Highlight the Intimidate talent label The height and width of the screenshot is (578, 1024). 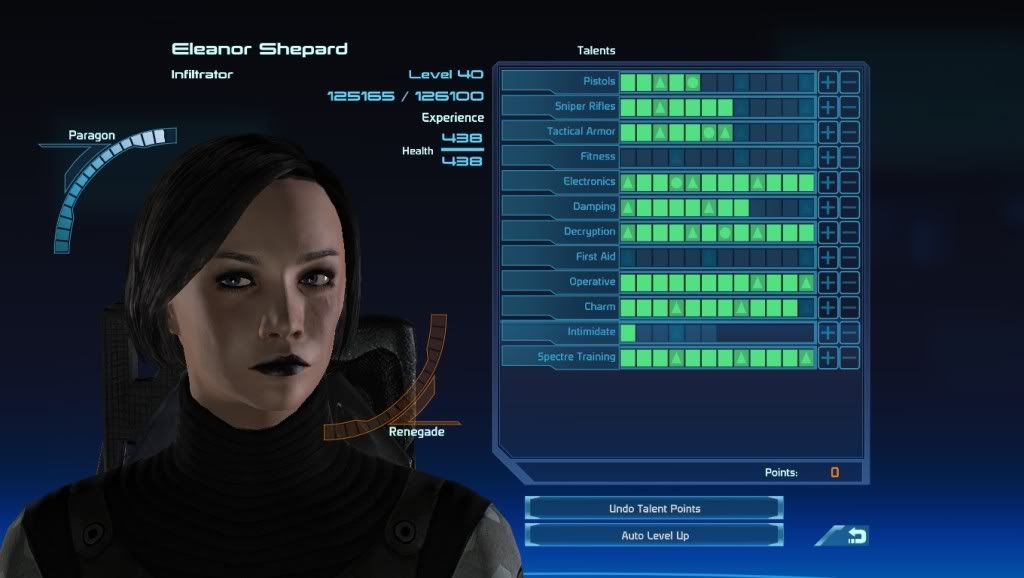point(560,332)
